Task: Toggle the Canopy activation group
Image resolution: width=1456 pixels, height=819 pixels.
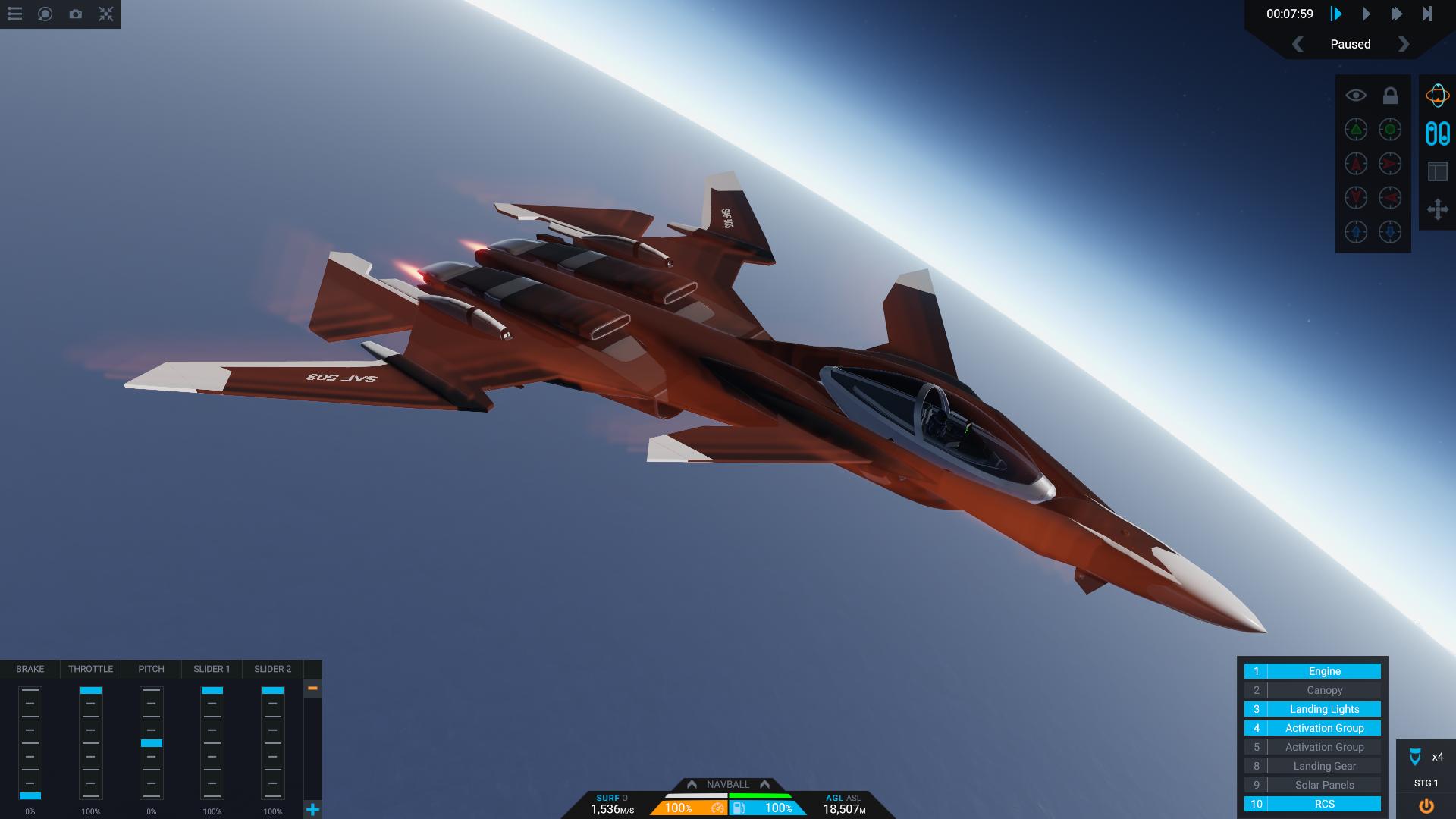Action: coord(1324,690)
